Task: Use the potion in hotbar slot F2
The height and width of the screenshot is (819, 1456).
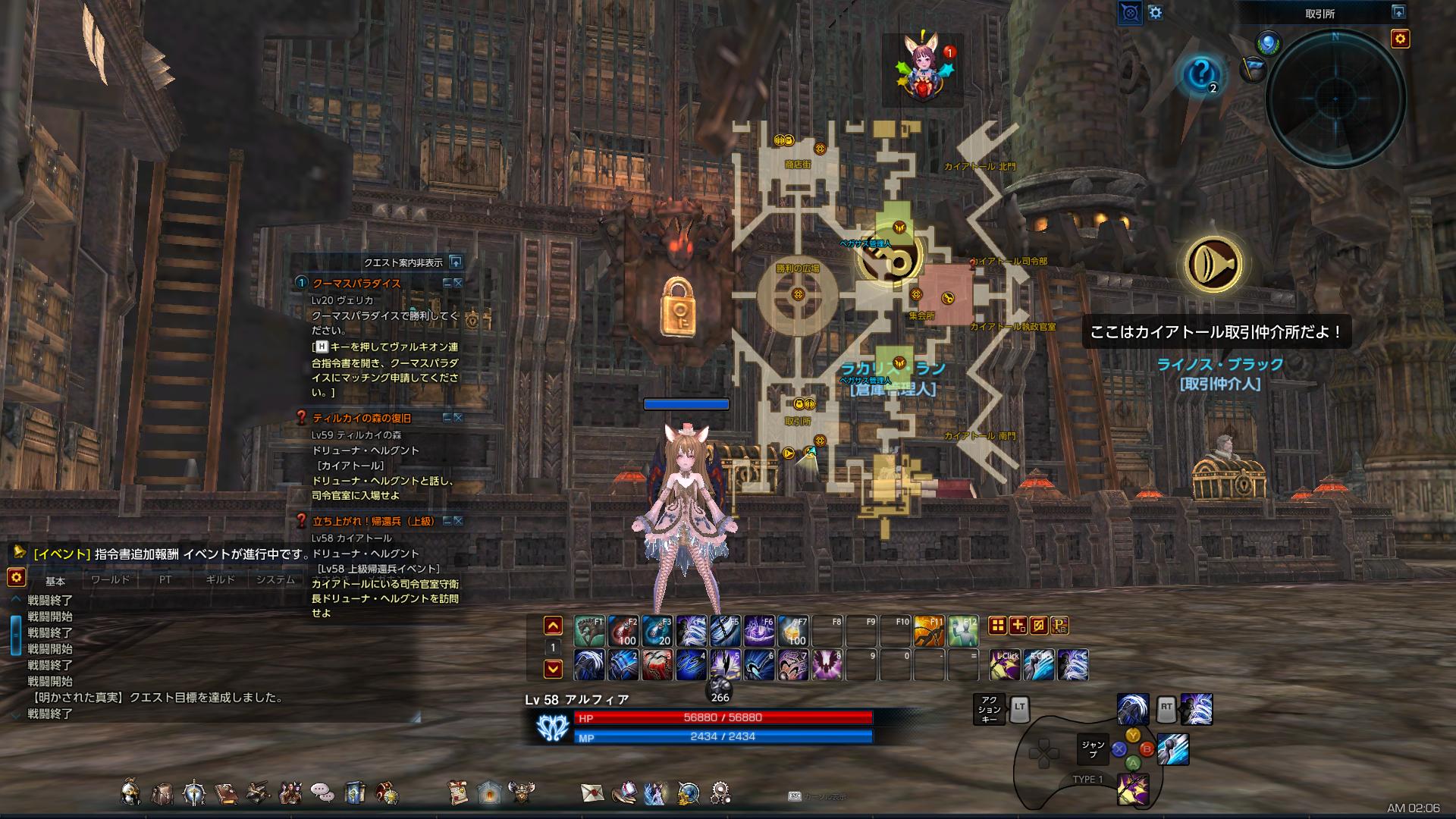Action: click(x=623, y=630)
